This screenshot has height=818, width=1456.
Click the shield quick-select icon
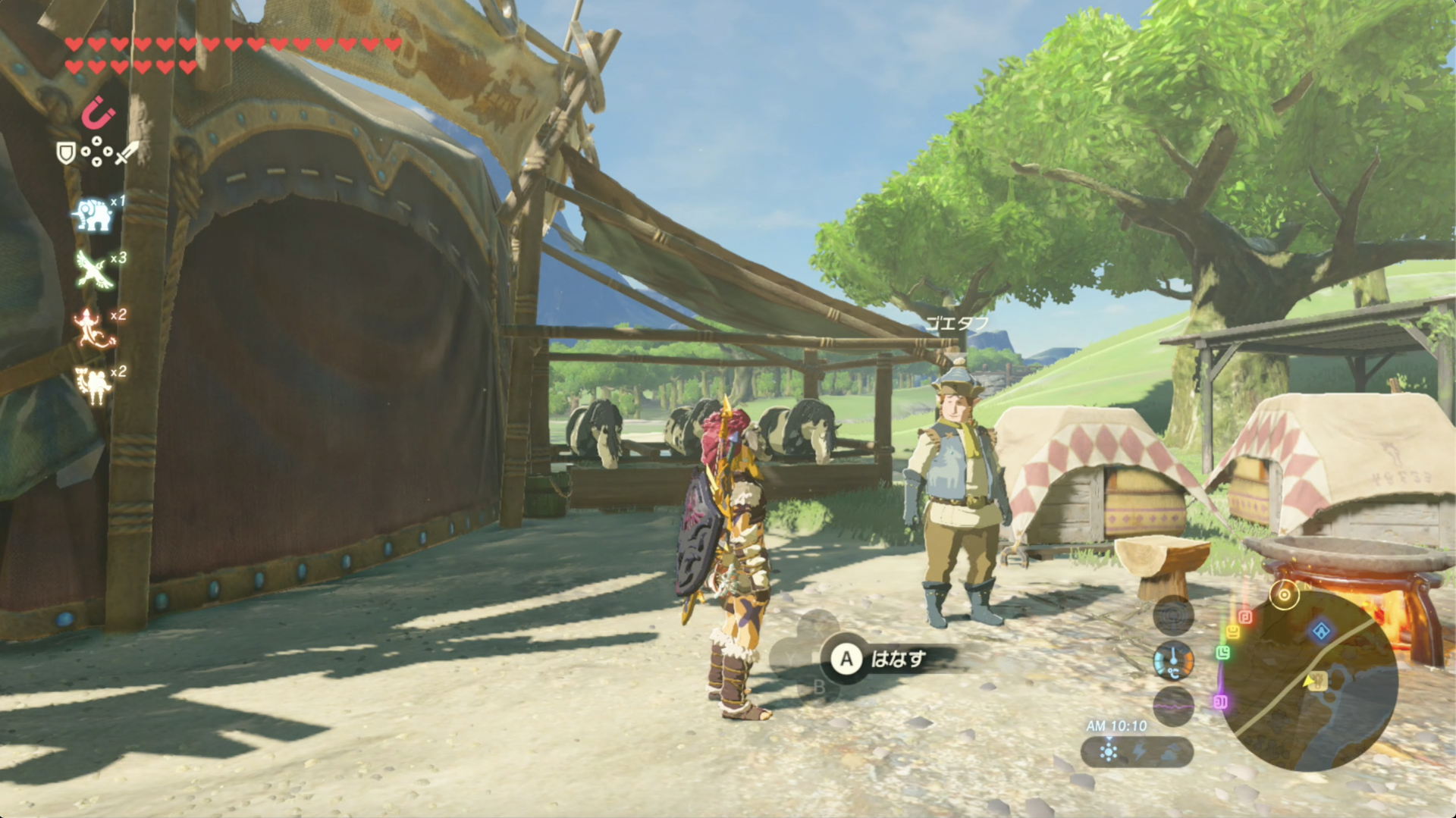coord(67,153)
